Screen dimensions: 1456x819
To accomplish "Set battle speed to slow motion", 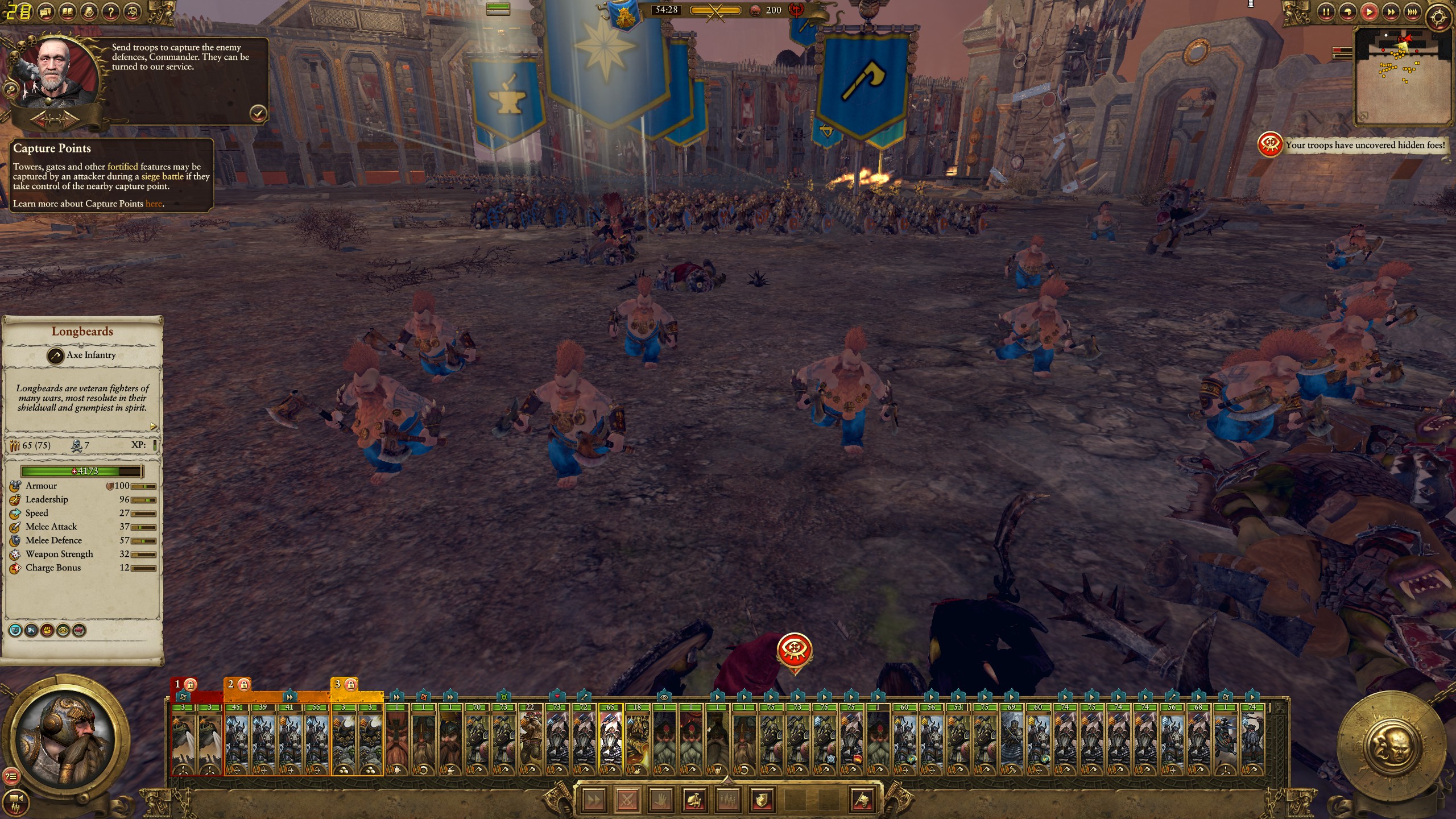I will click(x=1347, y=11).
